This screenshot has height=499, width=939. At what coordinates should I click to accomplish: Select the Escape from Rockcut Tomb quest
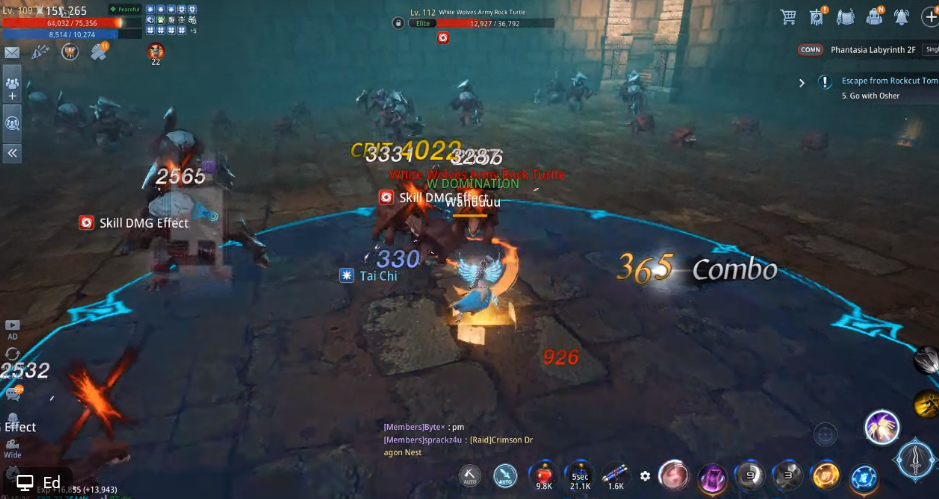tap(882, 80)
